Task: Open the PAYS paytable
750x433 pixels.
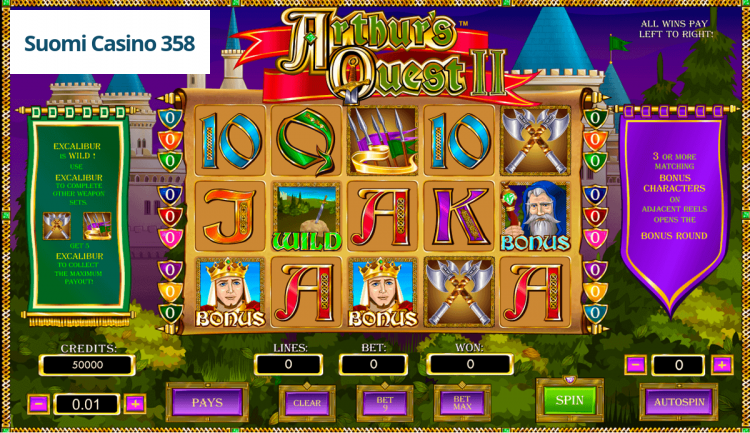Action: pyautogui.click(x=207, y=402)
